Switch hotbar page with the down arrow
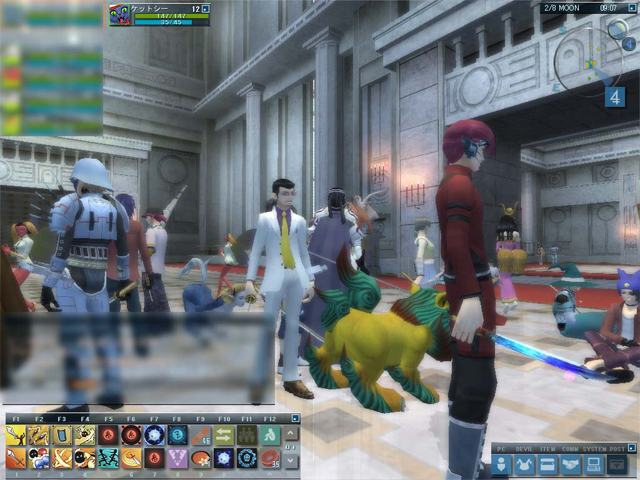640x480 pixels. click(x=291, y=461)
